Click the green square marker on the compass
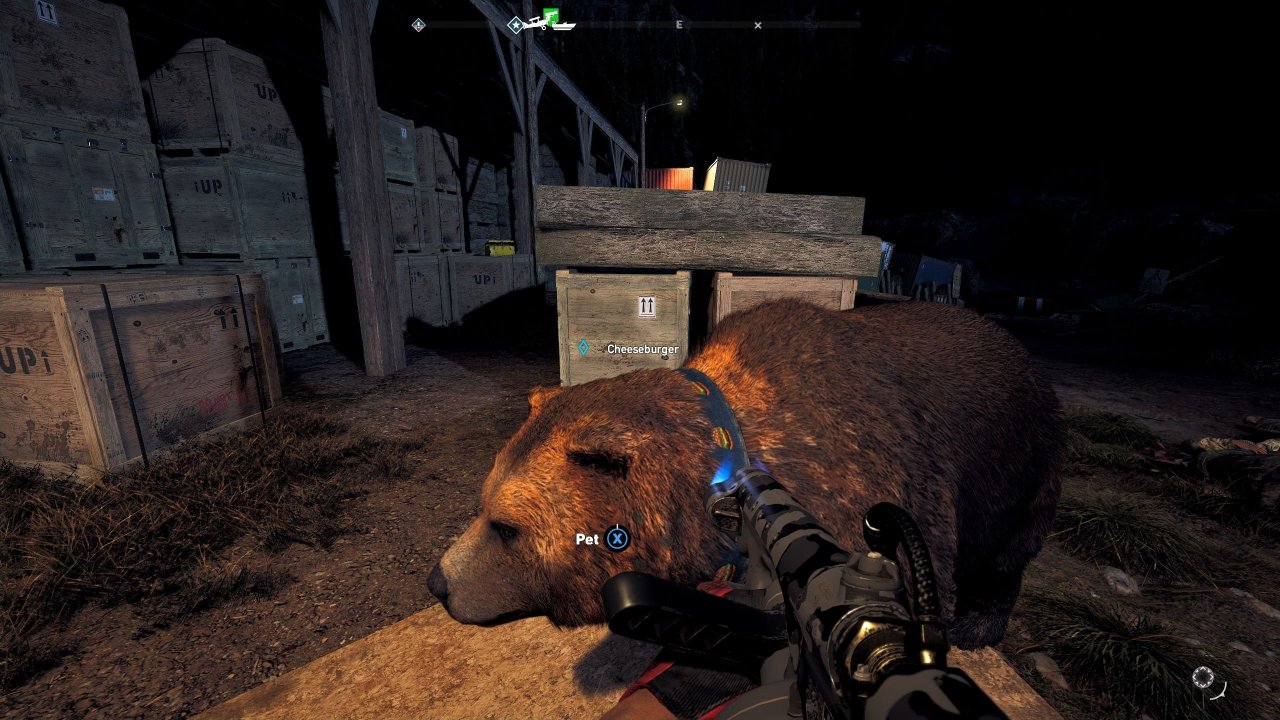1280x720 pixels. (551, 15)
